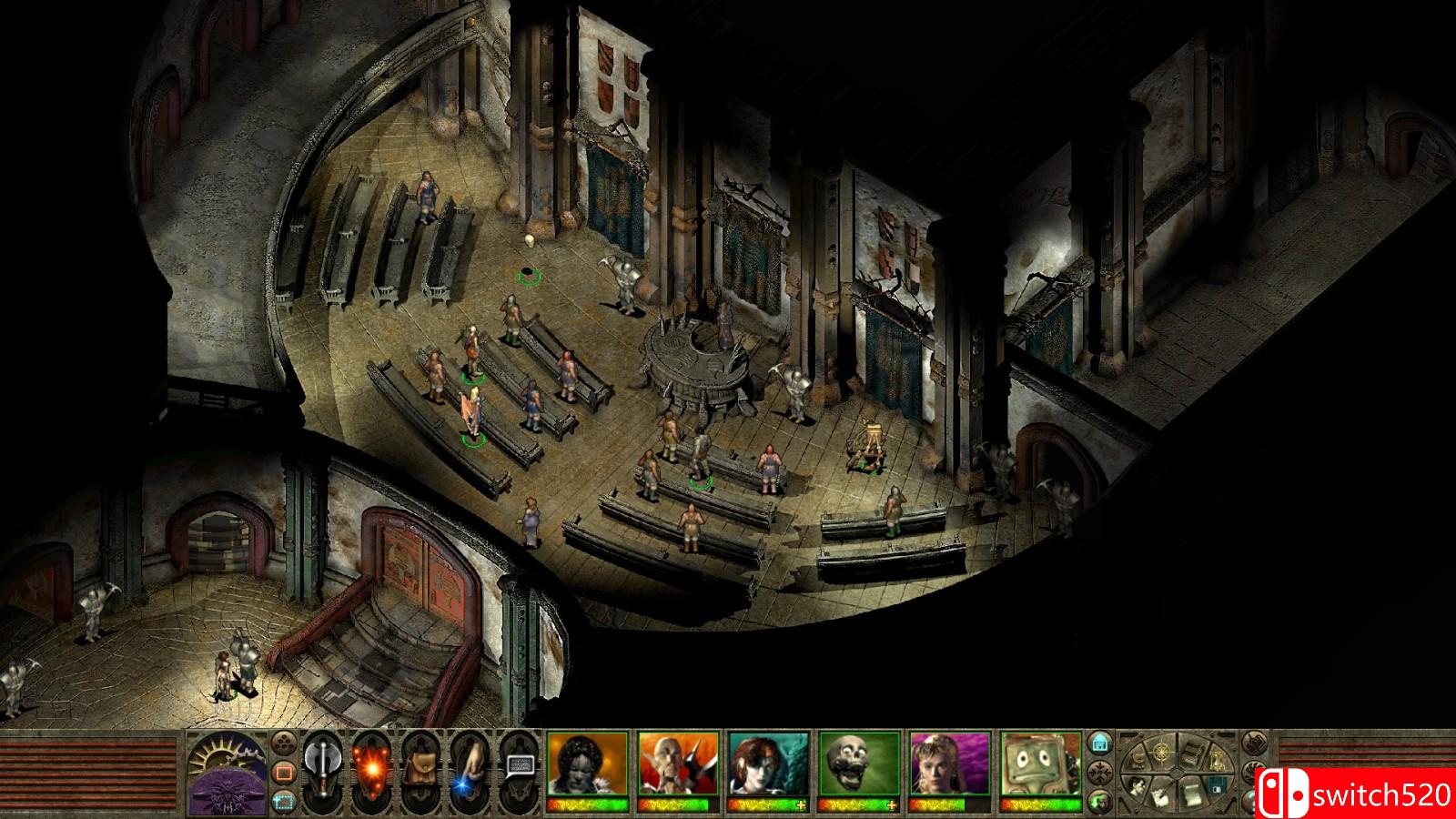Select Morte the skull portrait
Image resolution: width=1456 pixels, height=819 pixels.
pyautogui.click(x=859, y=764)
